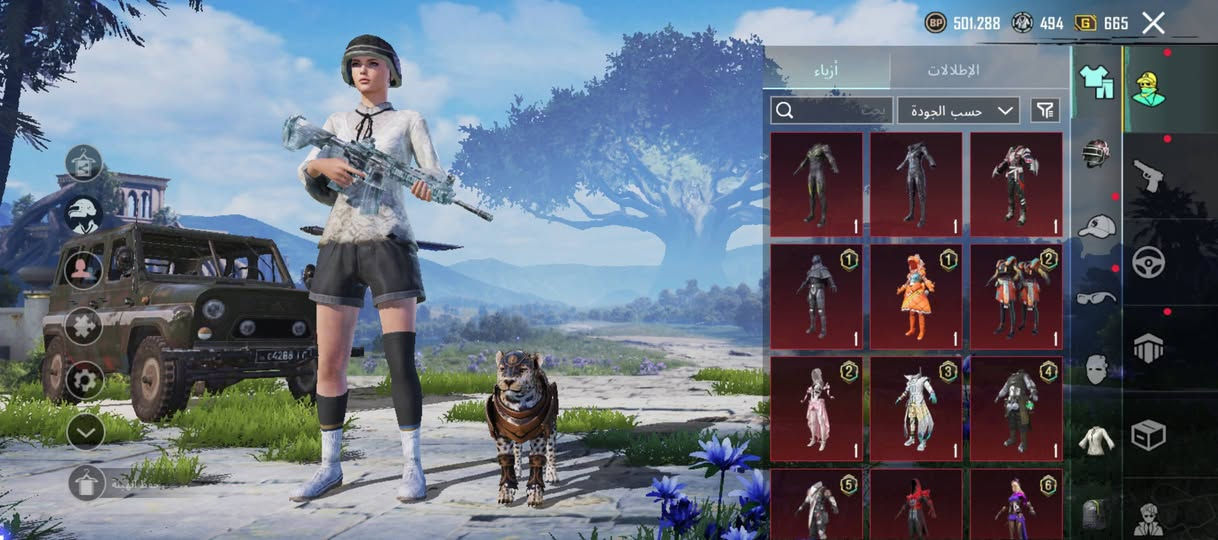Click the outfit search box
Screen dimensions: 1218x540
pos(831,110)
